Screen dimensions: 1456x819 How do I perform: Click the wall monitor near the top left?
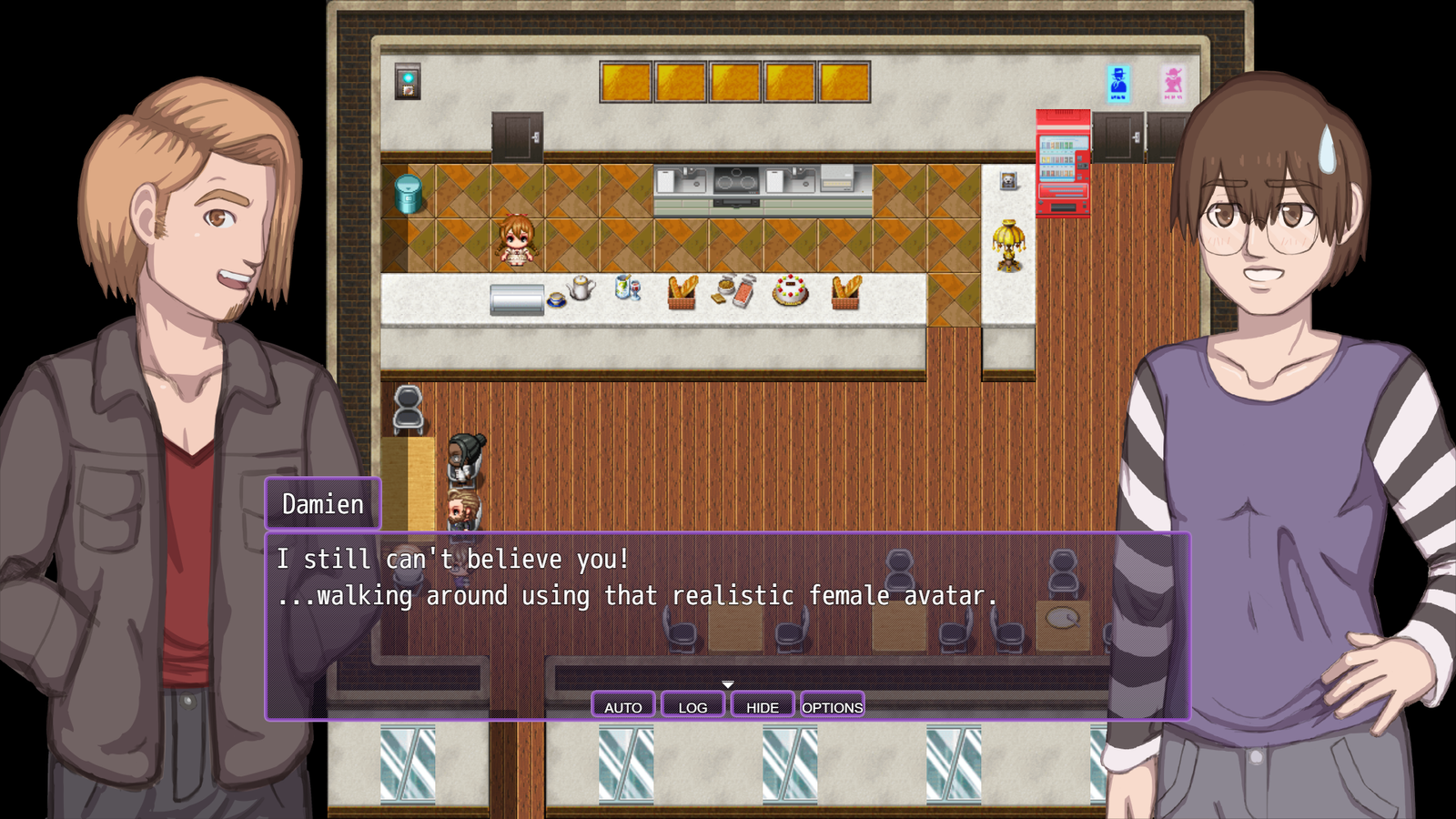click(406, 82)
